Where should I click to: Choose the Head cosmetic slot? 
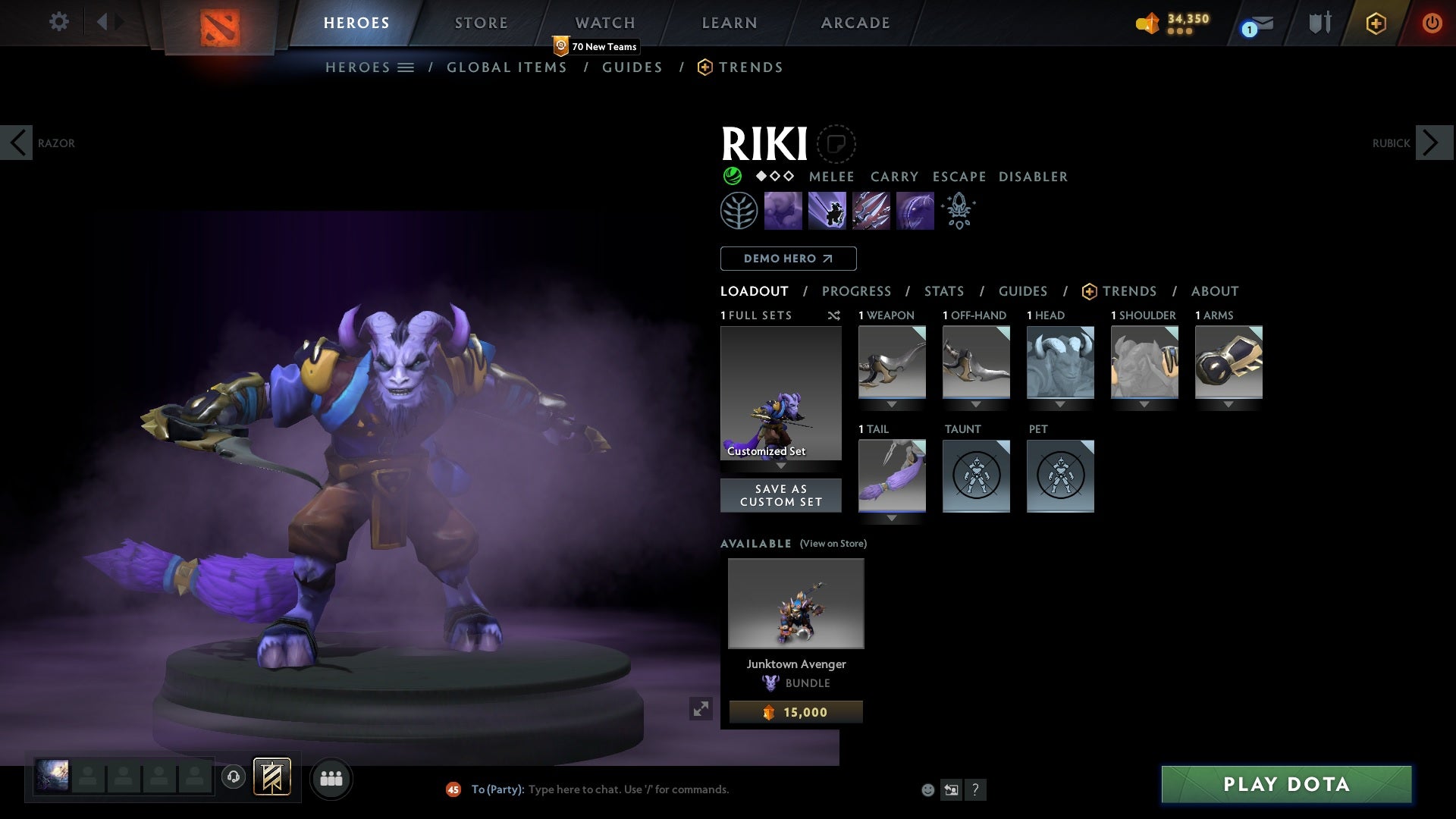click(x=1060, y=362)
